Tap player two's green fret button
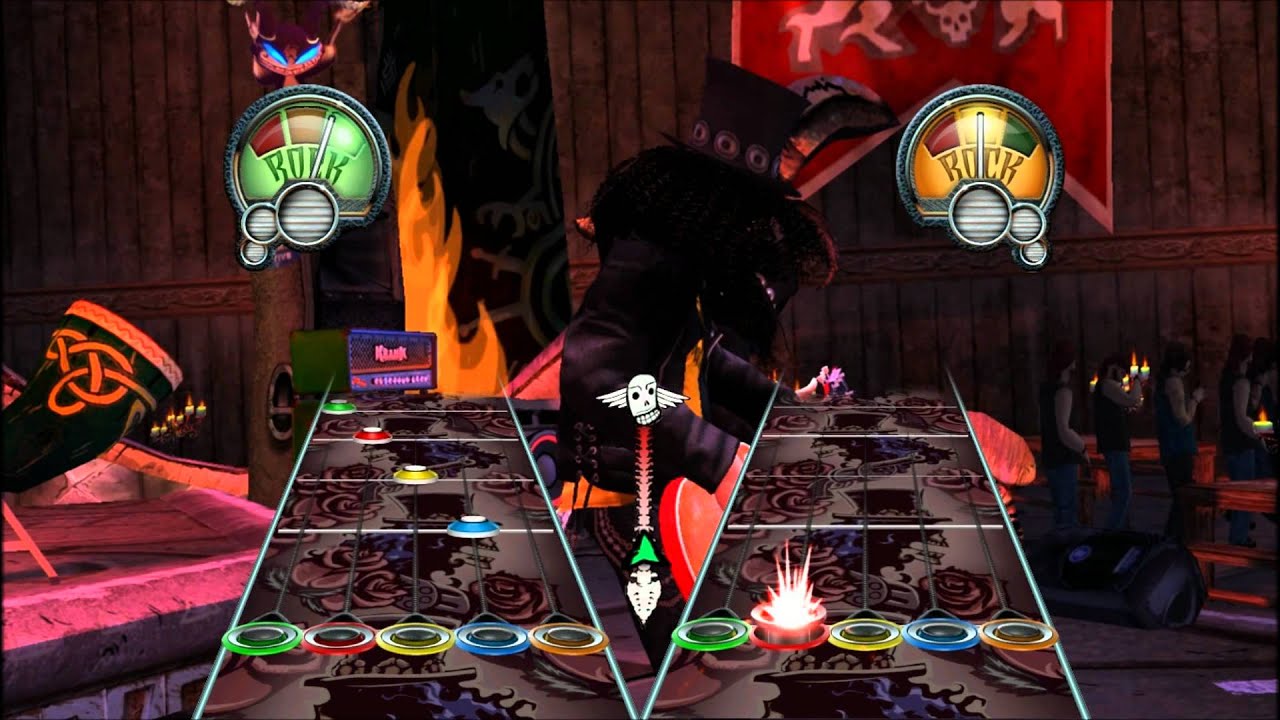This screenshot has height=720, width=1280. coord(711,632)
